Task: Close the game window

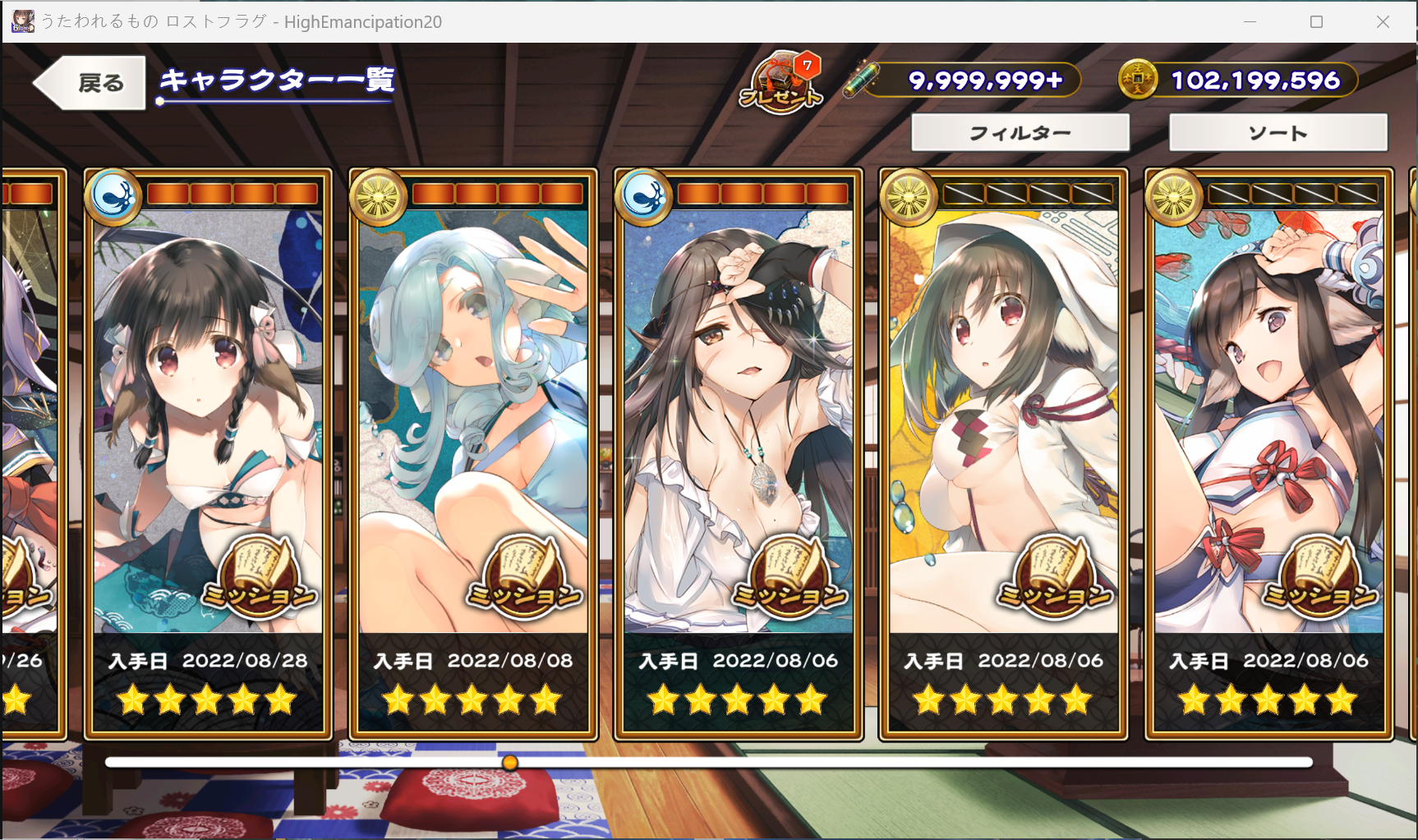Action: [x=1383, y=22]
